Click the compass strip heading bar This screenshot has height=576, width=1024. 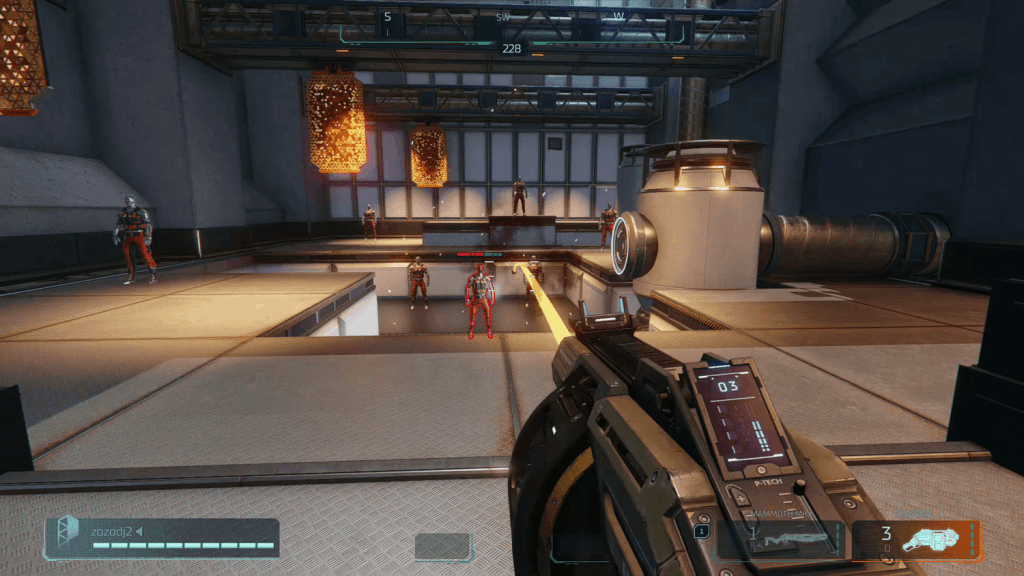coord(511,27)
